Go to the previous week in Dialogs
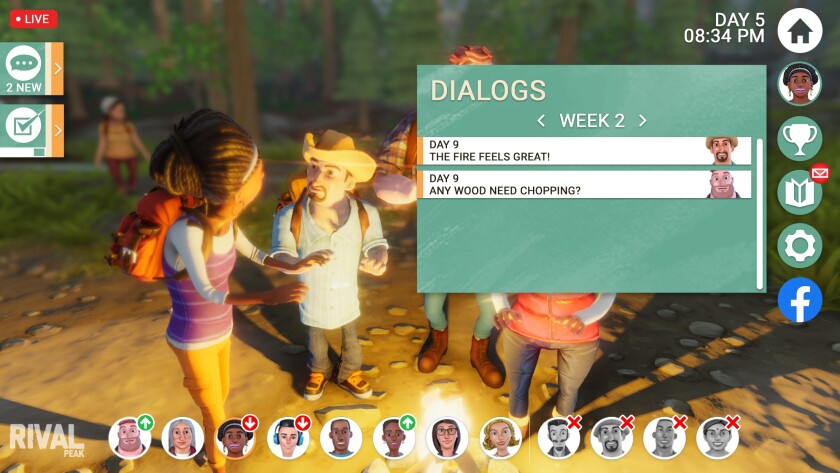This screenshot has width=840, height=473. (x=541, y=121)
